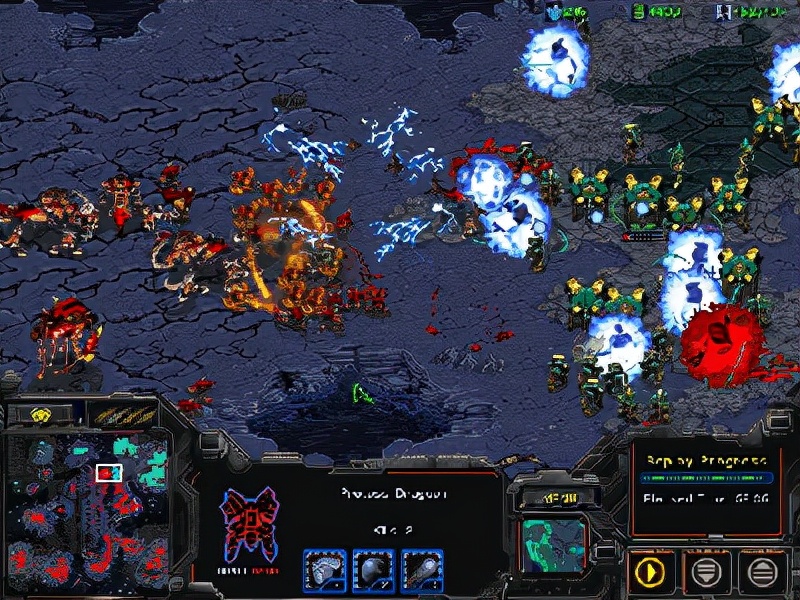Screen dimensions: 800x600
Task: Select the Dragoon armor upgrade icon
Action: (324, 569)
